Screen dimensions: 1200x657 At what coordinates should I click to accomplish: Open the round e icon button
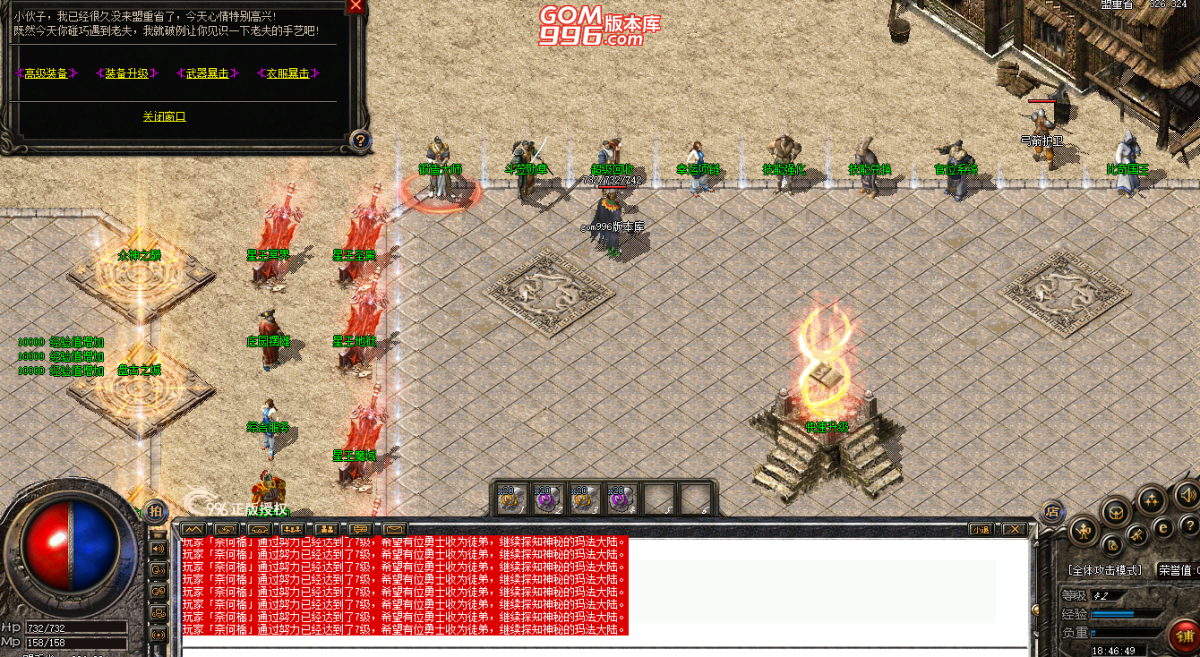1163,527
